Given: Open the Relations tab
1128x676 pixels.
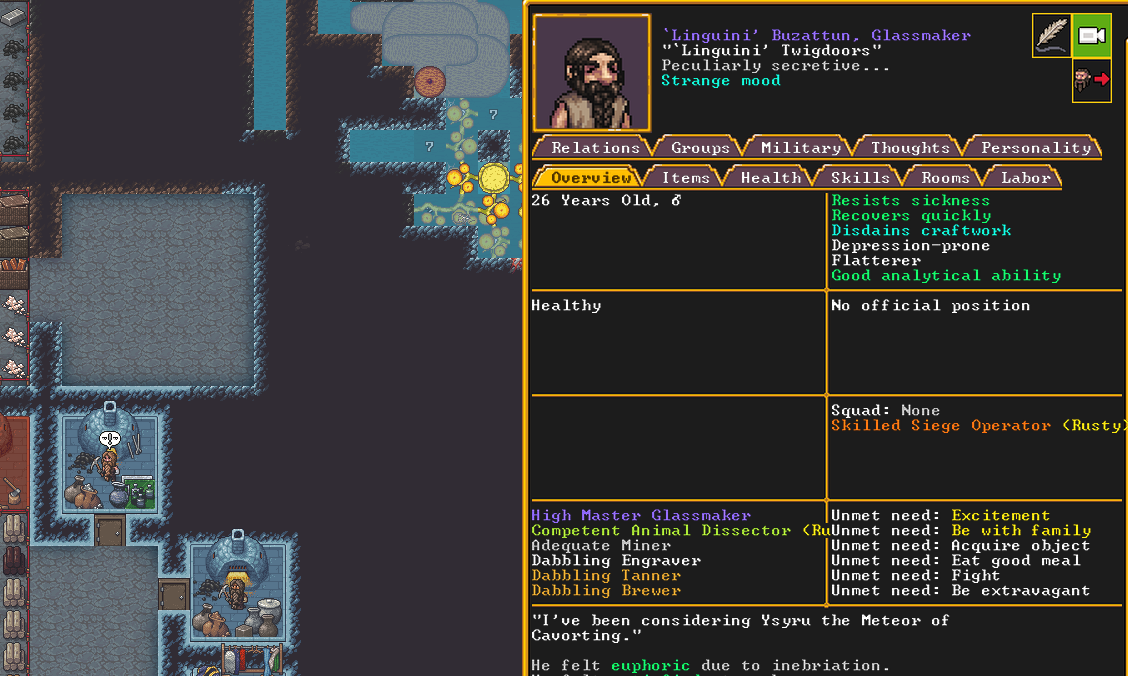Looking at the screenshot, I should pos(594,147).
